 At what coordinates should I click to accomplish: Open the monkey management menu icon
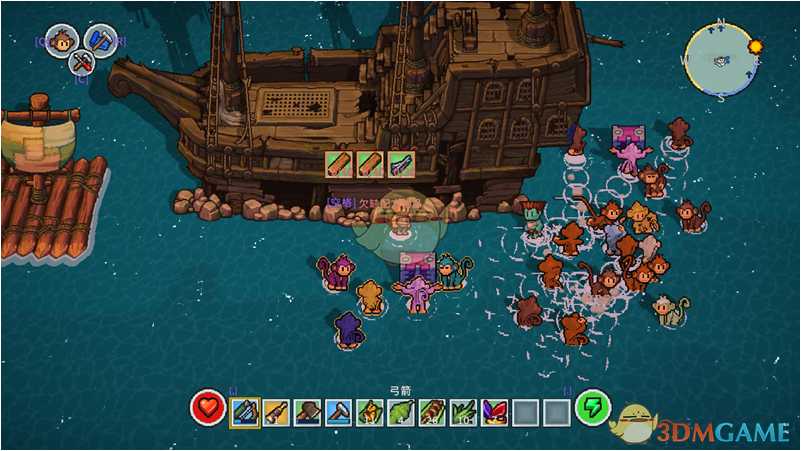[62, 40]
